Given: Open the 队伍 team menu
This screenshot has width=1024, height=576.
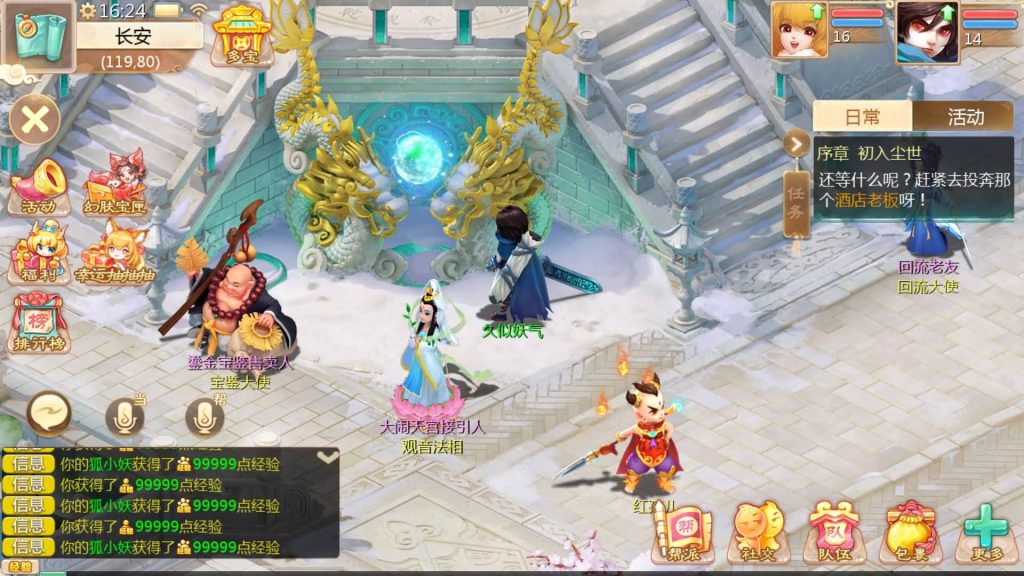Looking at the screenshot, I should 833,531.
